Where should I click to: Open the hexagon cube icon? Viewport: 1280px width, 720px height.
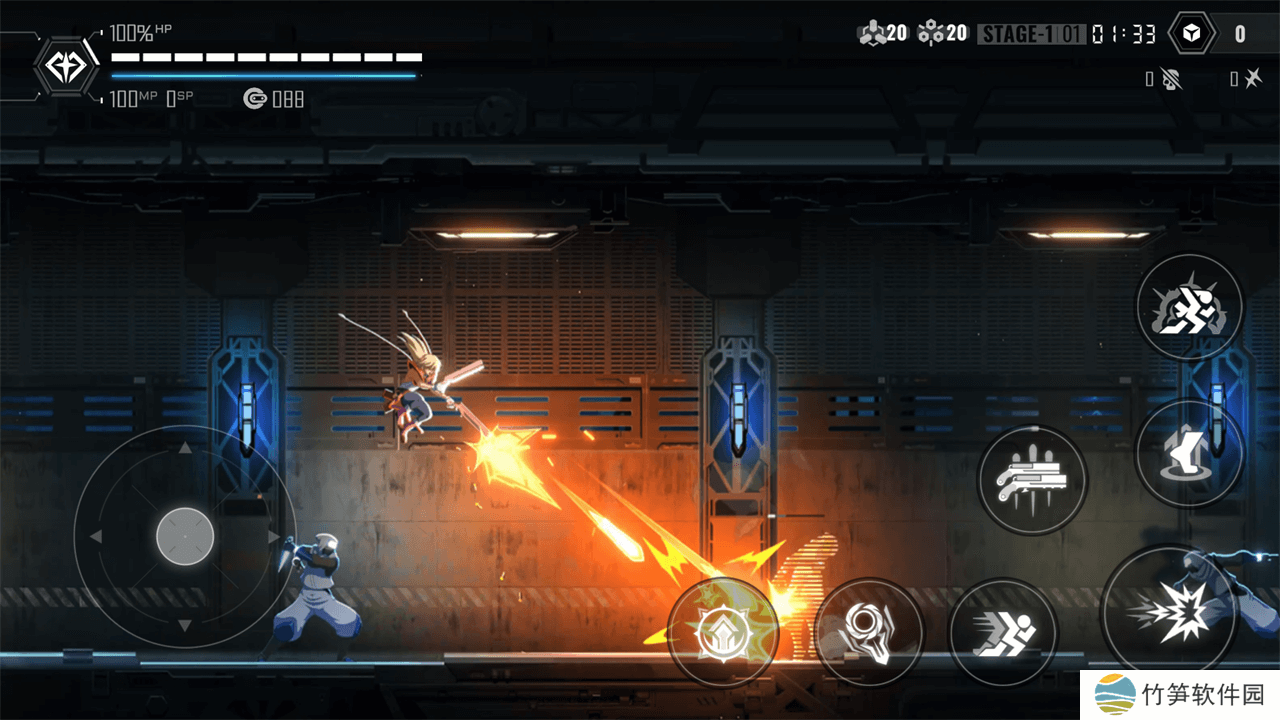[1191, 34]
